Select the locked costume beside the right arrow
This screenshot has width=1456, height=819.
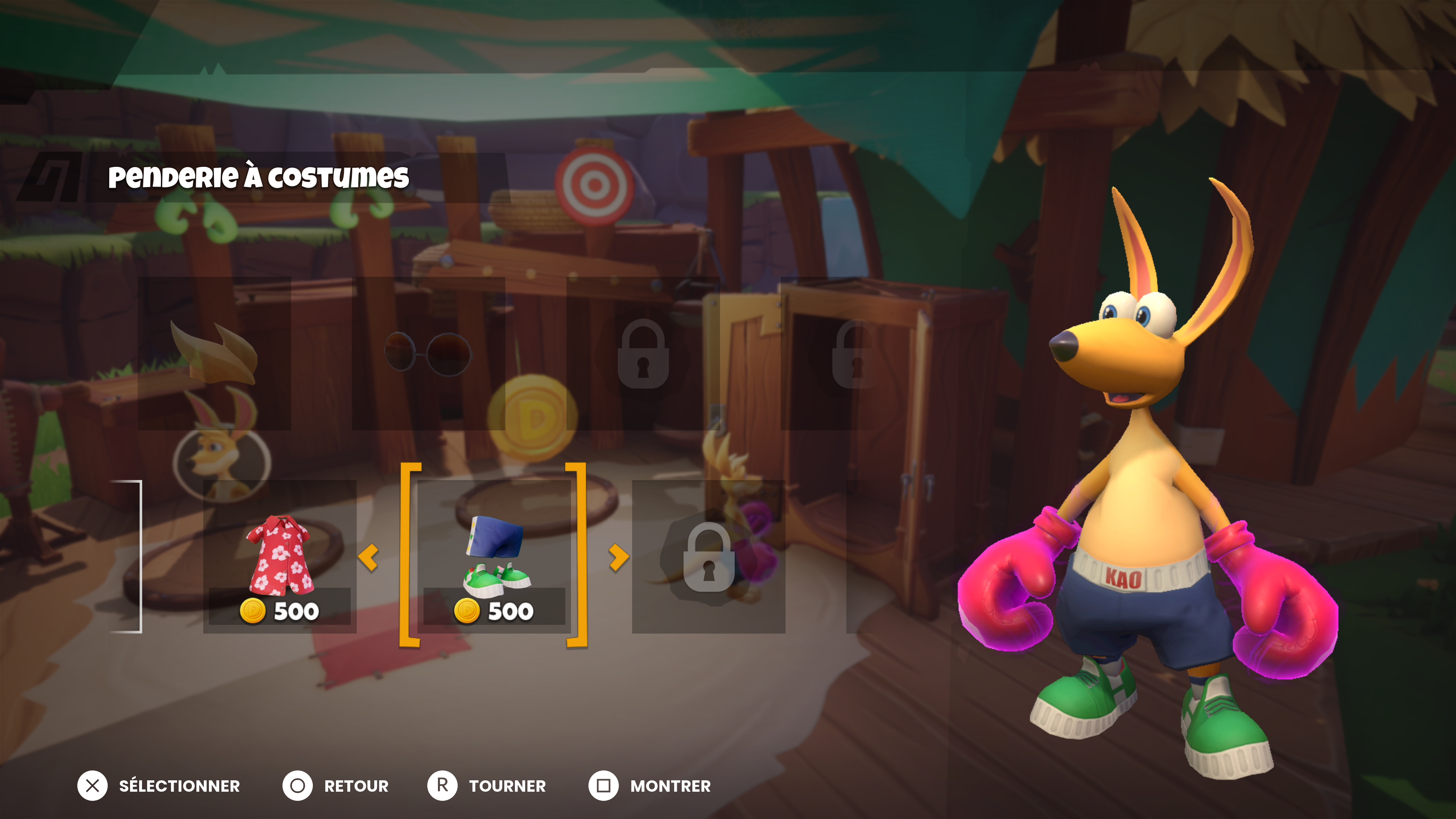click(708, 557)
